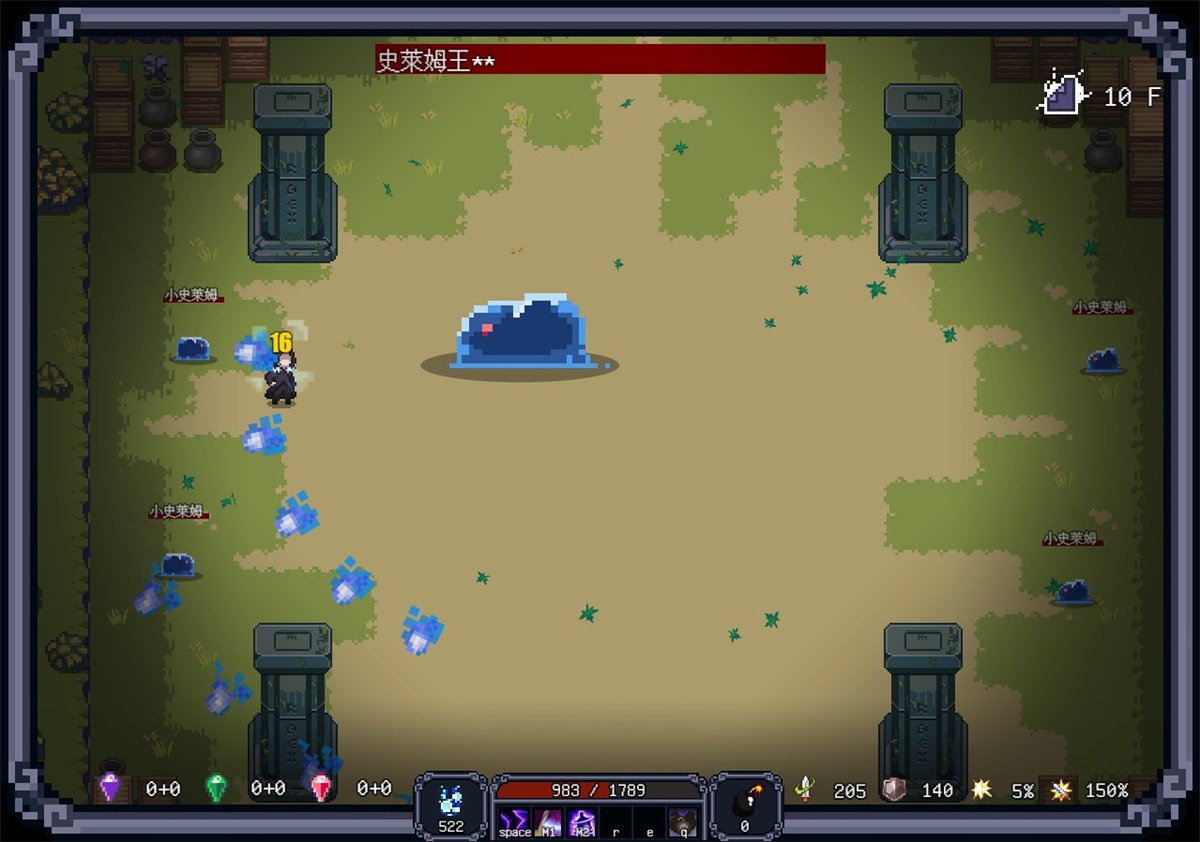1200x842 pixels.
Task: Select the critical chance burst icon
Action: point(982,790)
